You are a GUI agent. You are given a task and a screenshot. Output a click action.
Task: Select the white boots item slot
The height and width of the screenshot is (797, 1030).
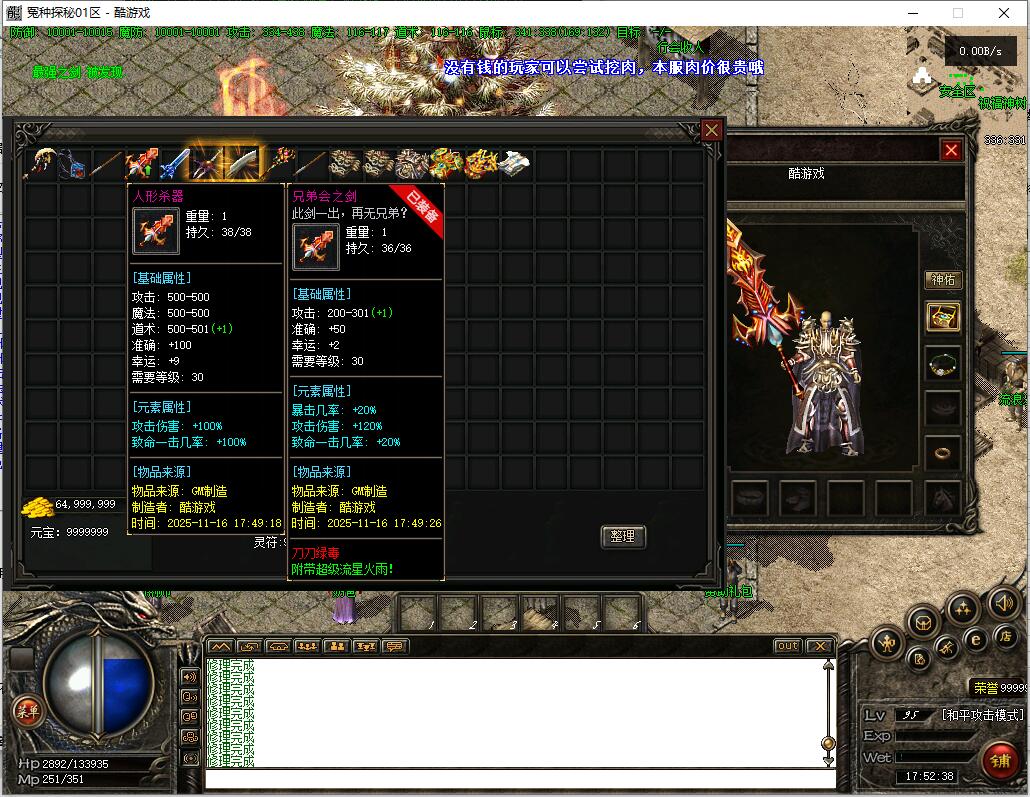pyautogui.click(x=515, y=163)
